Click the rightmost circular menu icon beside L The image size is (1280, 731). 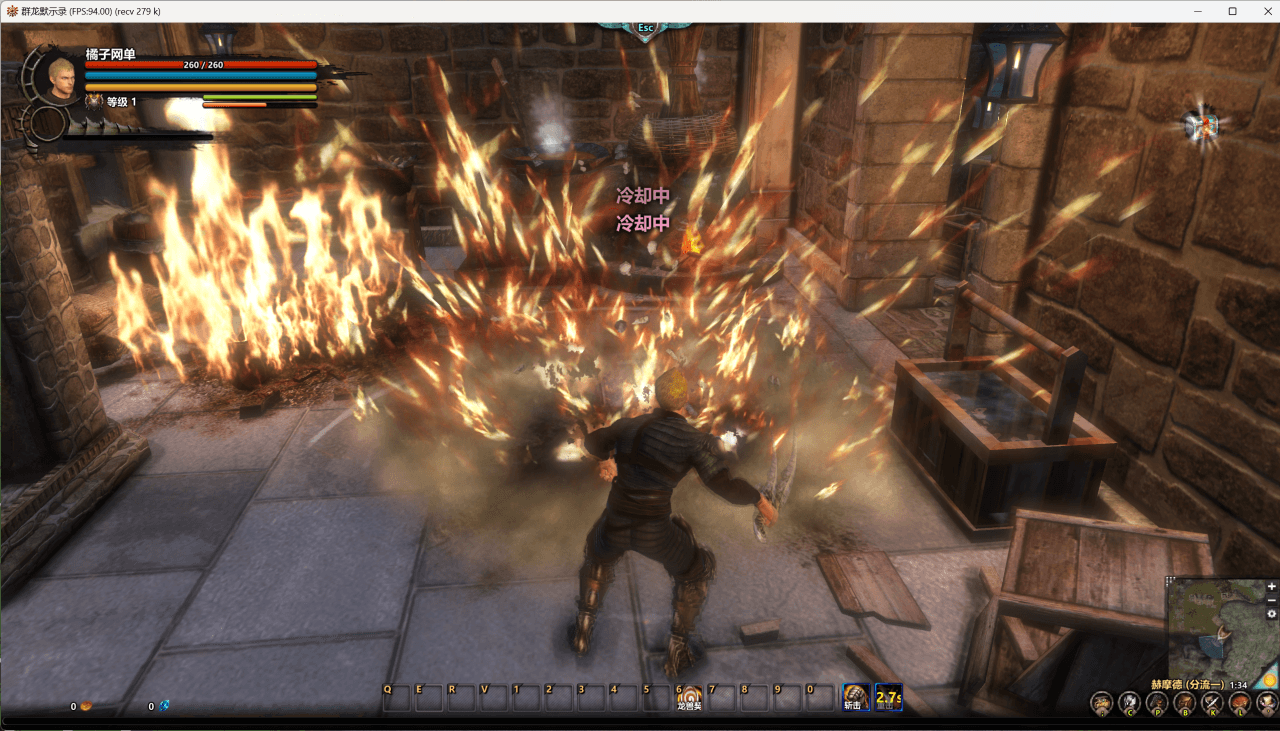[x=1266, y=701]
